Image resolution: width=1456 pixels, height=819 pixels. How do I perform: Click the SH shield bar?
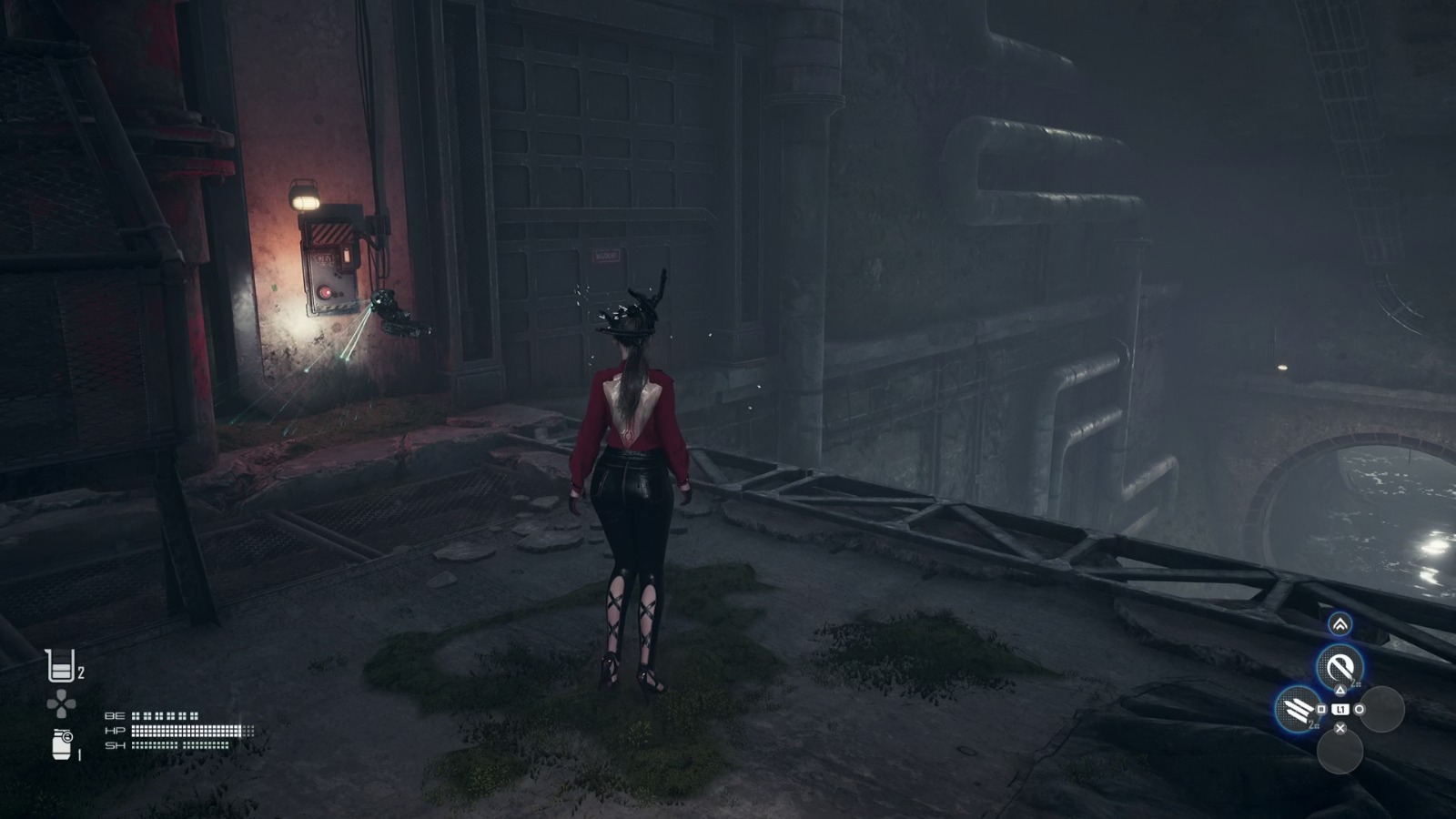[x=181, y=745]
